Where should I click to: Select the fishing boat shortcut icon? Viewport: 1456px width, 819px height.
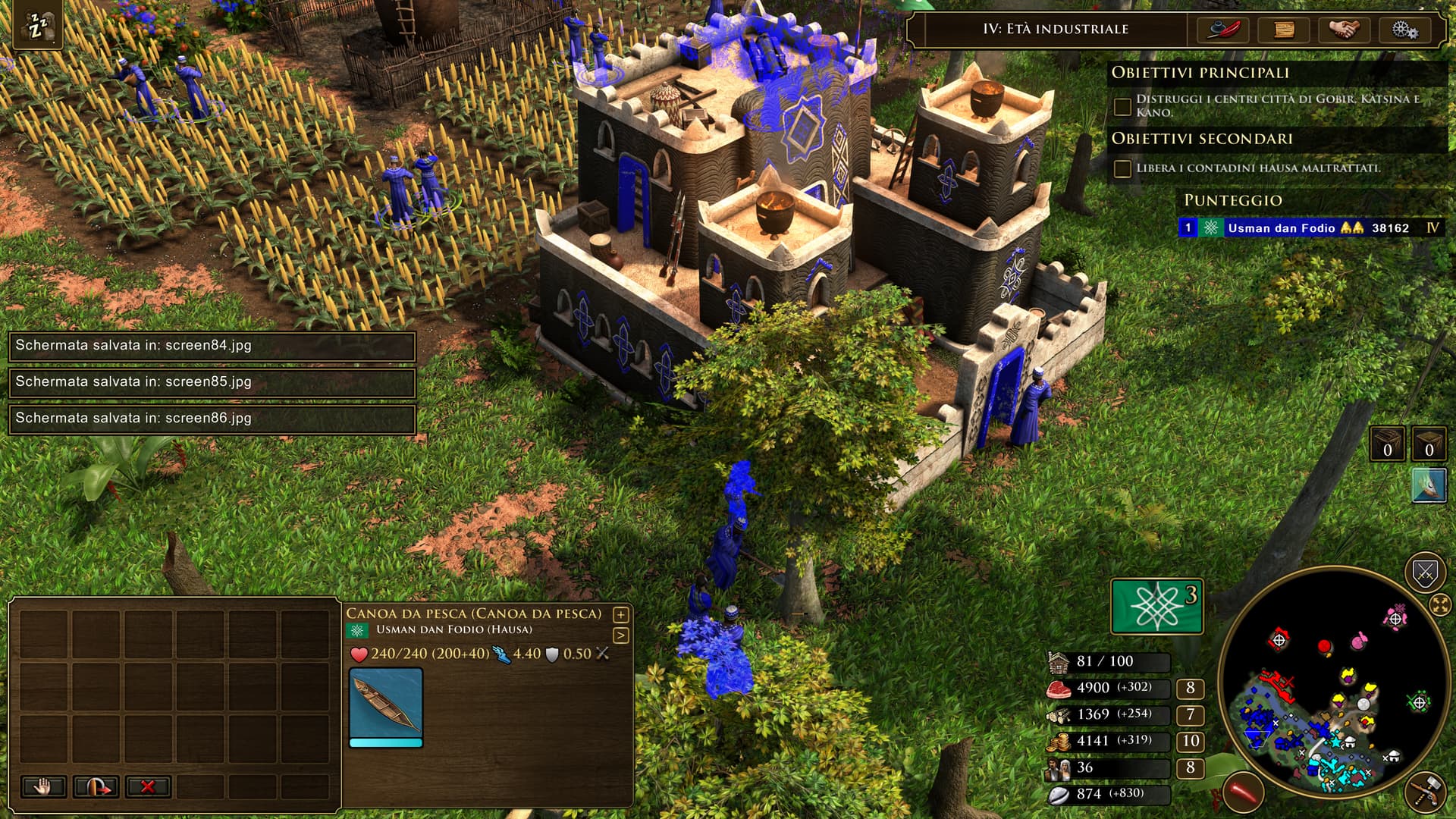pos(1429,485)
